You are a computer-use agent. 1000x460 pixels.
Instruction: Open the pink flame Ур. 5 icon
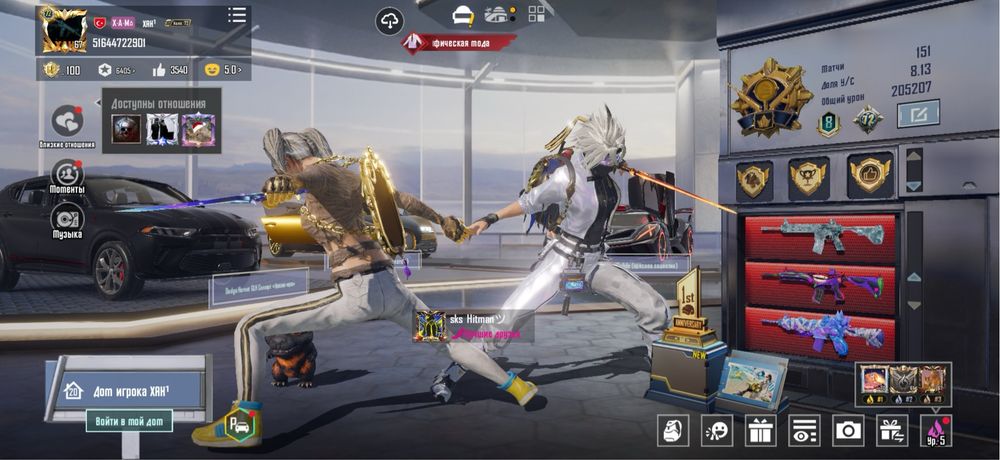937,431
